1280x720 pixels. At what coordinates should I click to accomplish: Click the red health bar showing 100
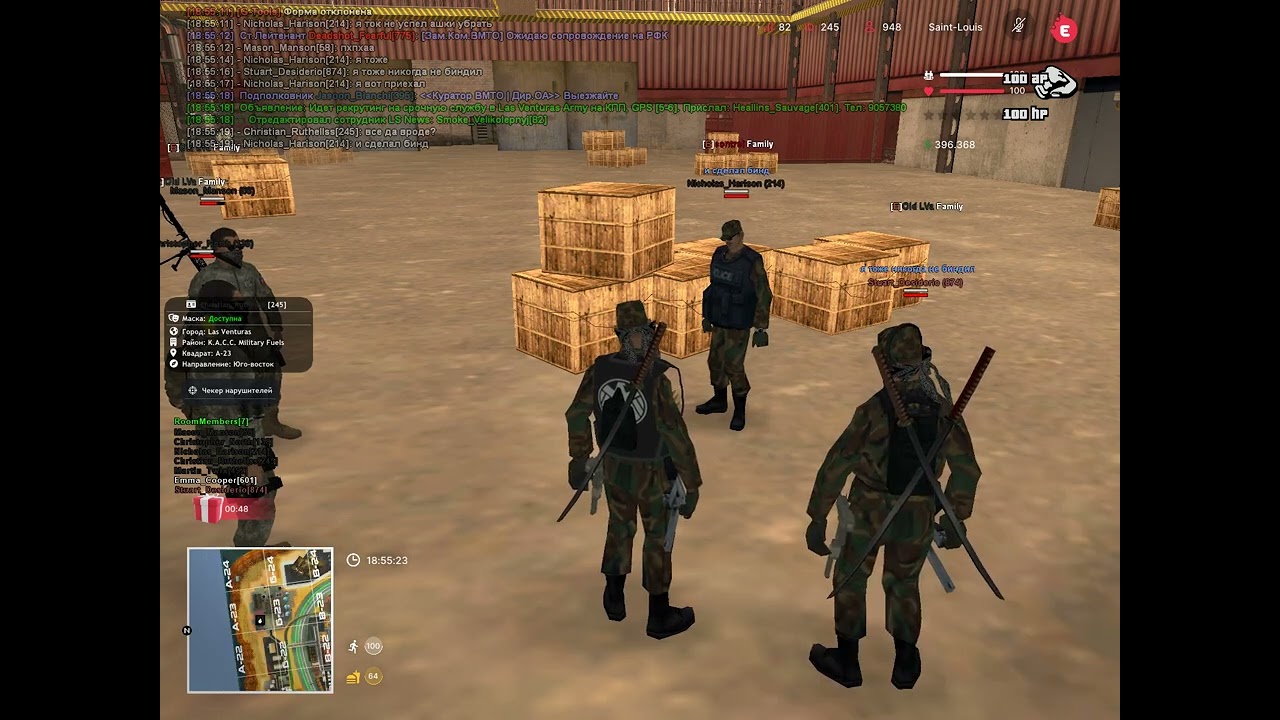[x=972, y=90]
